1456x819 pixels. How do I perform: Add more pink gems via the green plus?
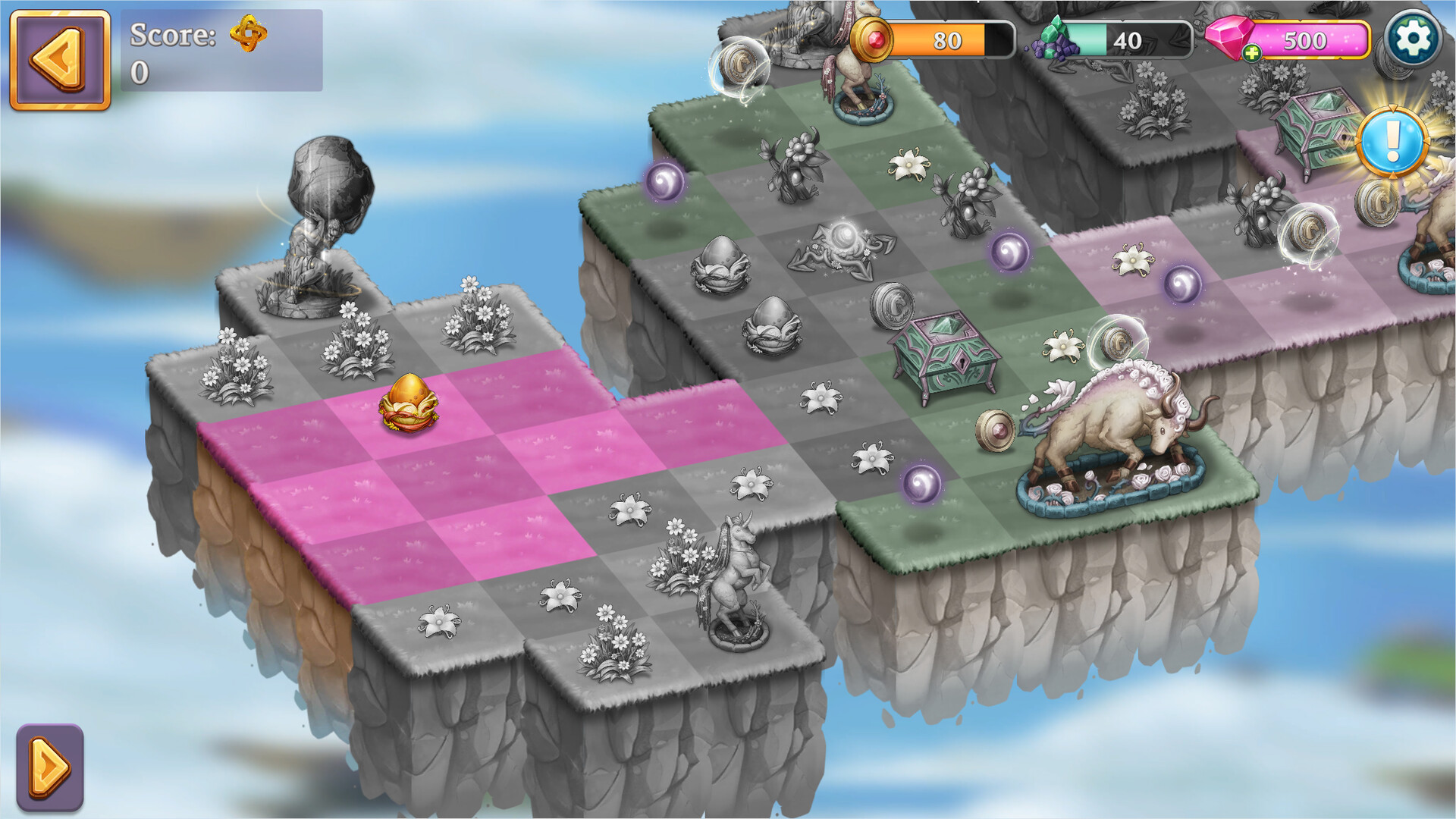(x=1253, y=53)
